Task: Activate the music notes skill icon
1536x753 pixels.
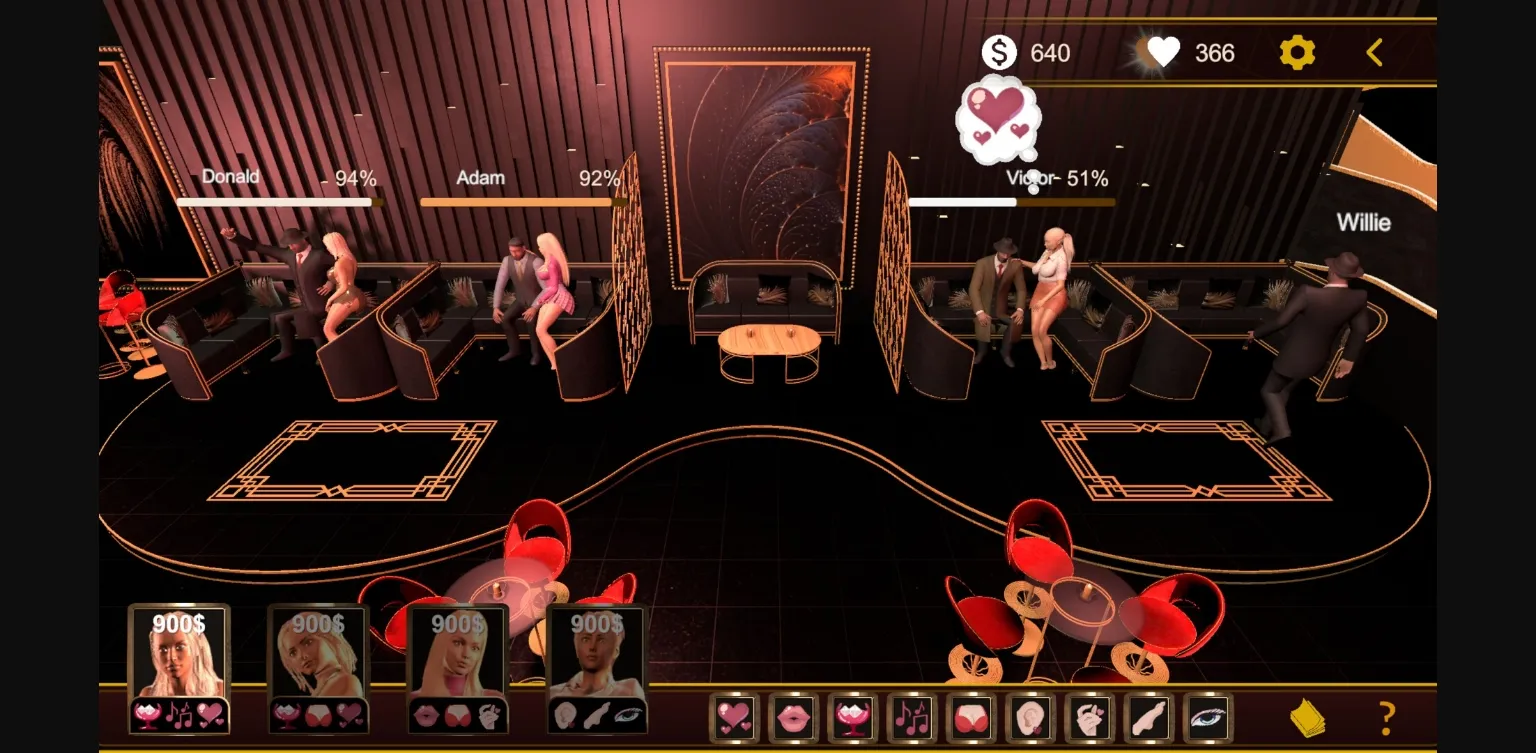Action: coord(912,718)
